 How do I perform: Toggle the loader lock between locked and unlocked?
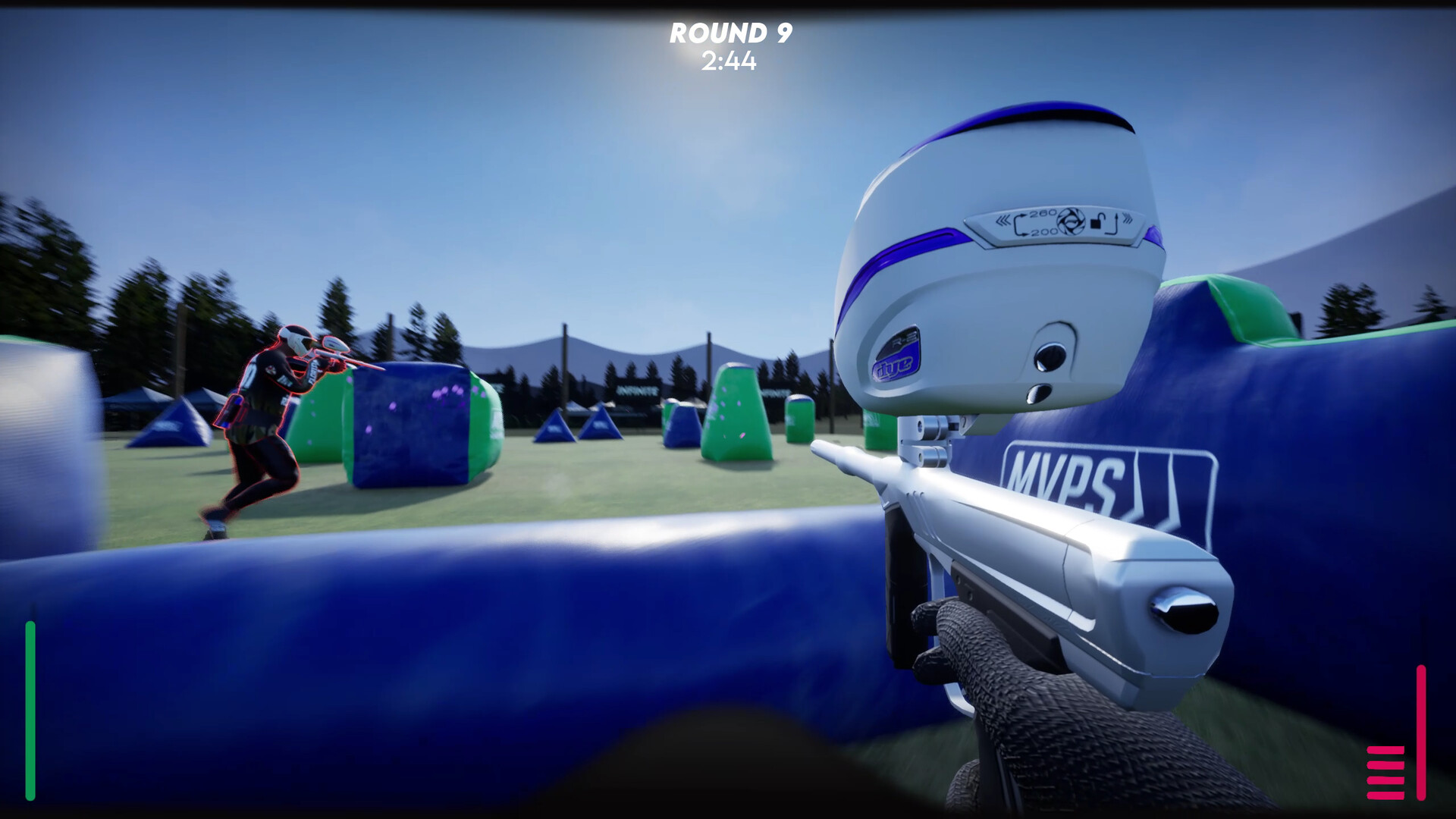pos(1099,222)
